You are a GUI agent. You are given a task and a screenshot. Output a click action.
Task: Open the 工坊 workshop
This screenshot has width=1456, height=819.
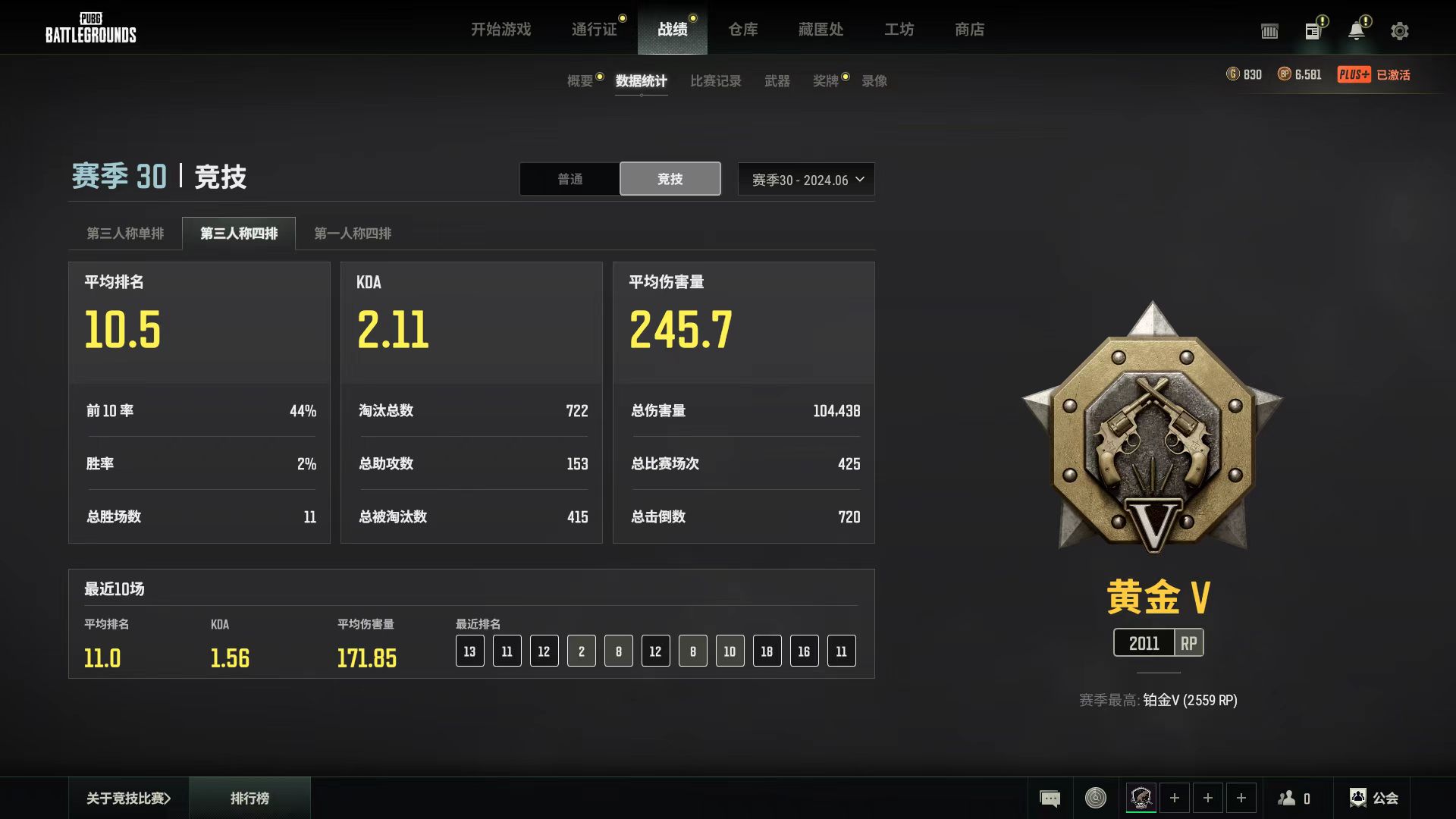click(x=899, y=30)
